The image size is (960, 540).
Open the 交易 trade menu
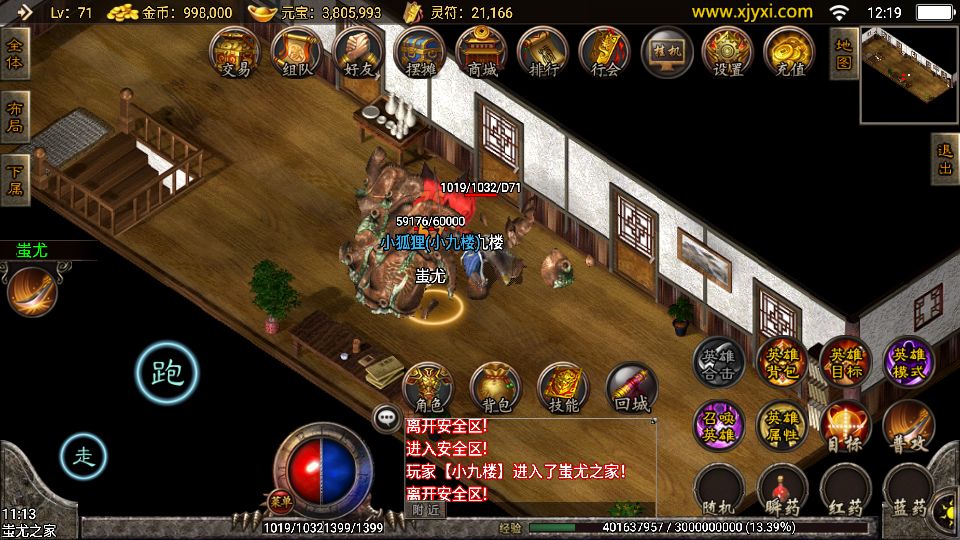pos(236,51)
